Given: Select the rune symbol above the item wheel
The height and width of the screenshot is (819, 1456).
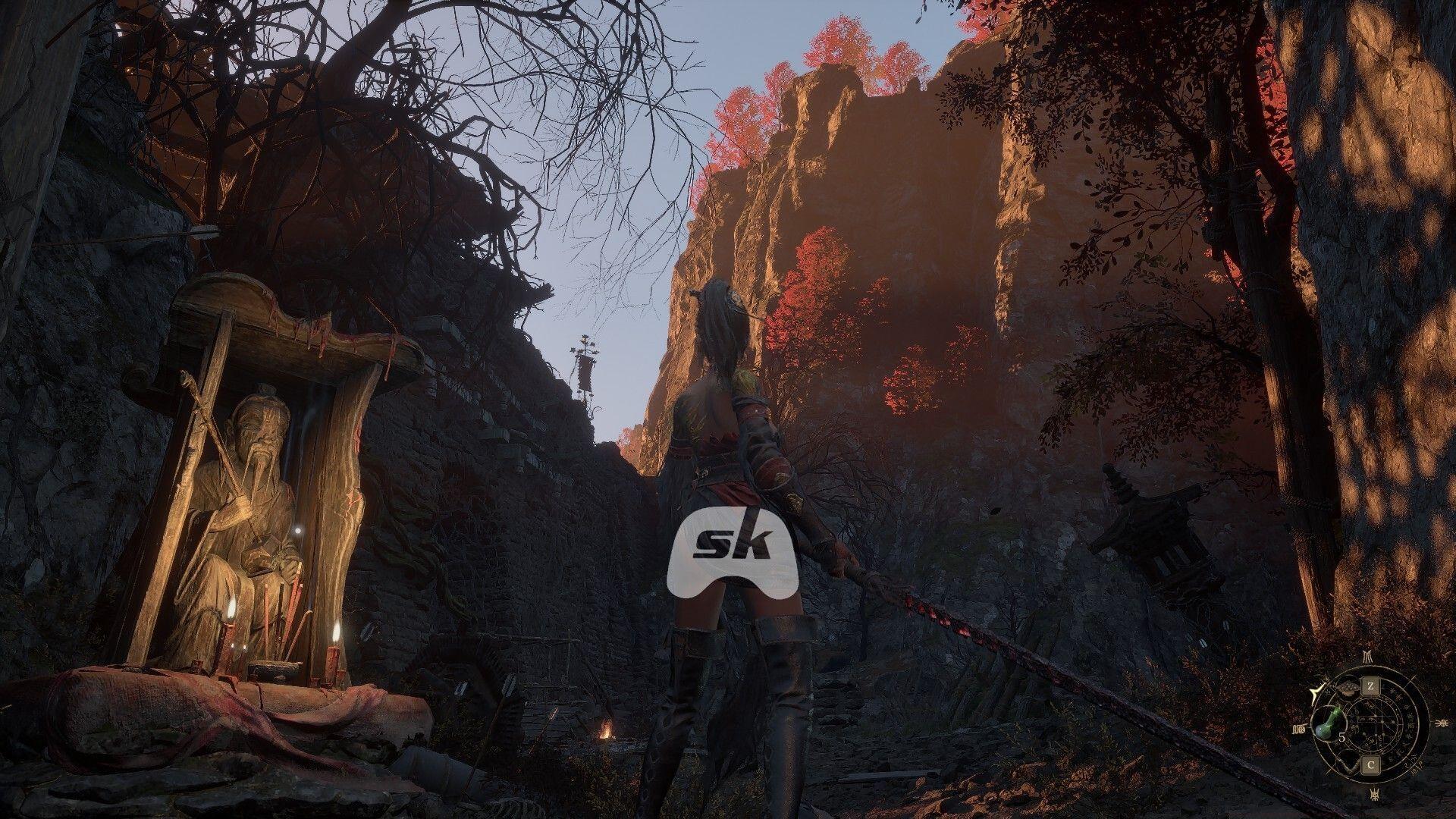Looking at the screenshot, I should tap(1368, 657).
